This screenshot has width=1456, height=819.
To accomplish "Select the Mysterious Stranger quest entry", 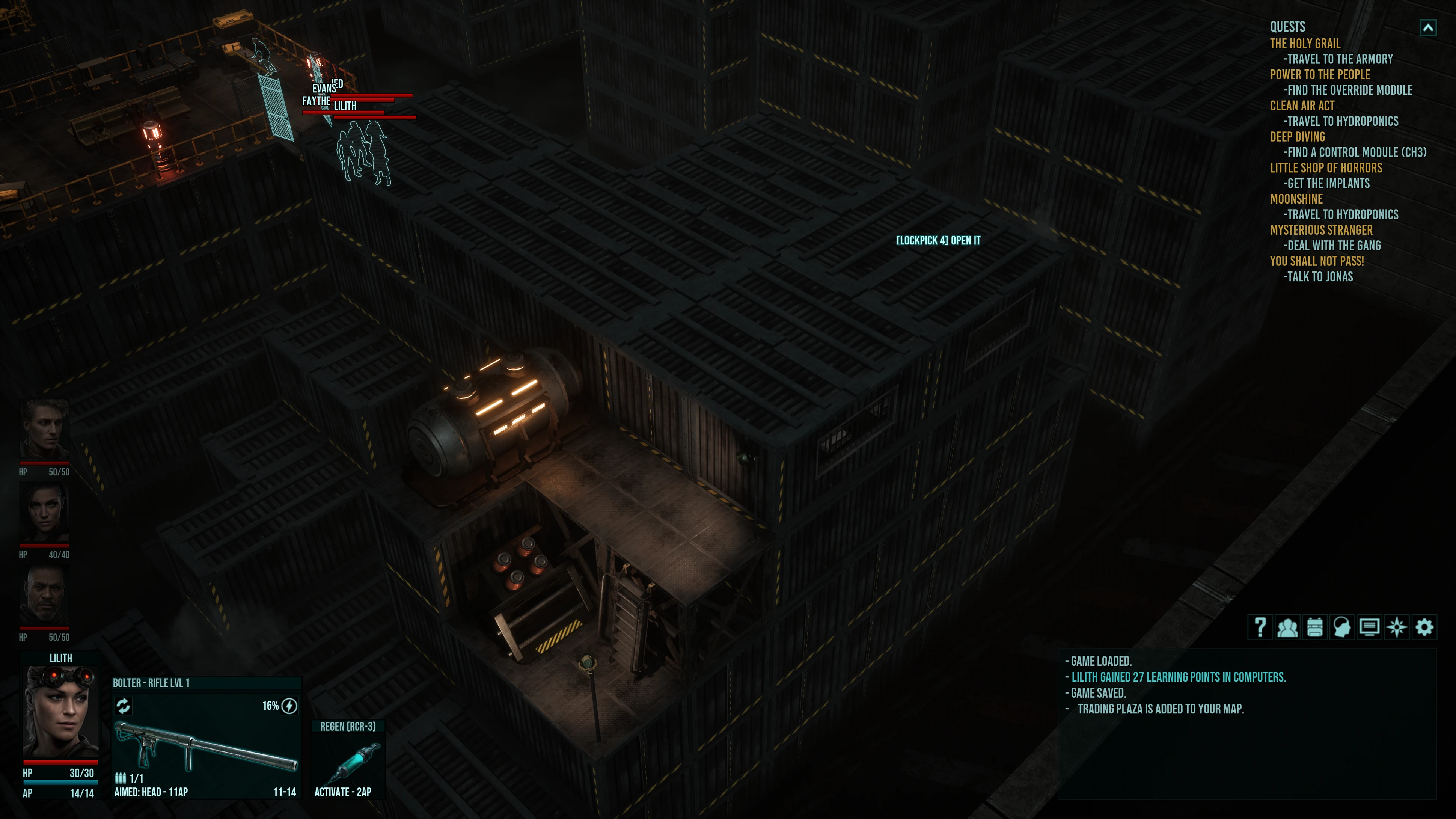I will pyautogui.click(x=1321, y=230).
